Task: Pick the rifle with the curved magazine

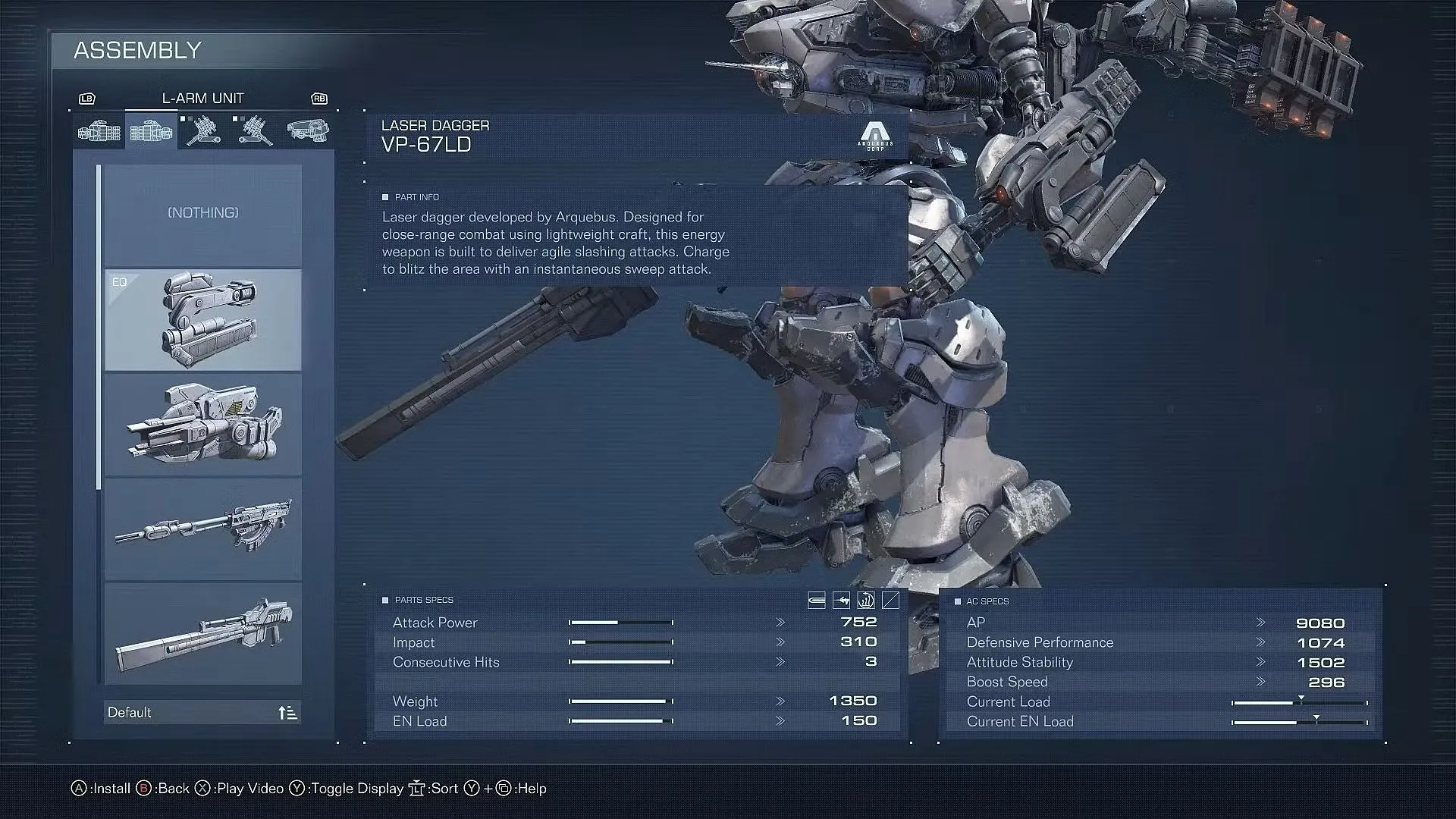Action: (x=202, y=529)
